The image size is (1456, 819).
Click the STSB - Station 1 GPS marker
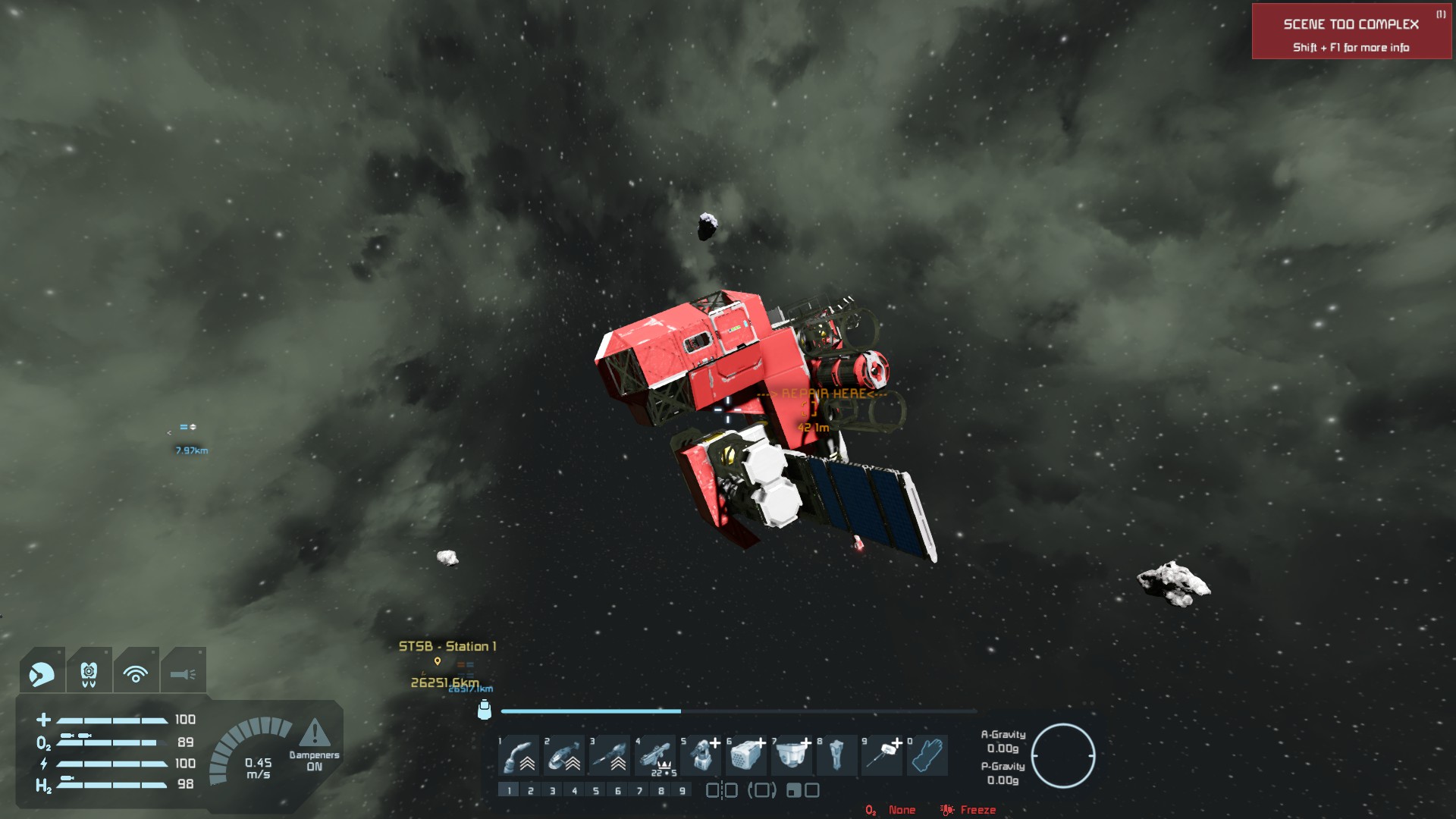click(x=438, y=661)
